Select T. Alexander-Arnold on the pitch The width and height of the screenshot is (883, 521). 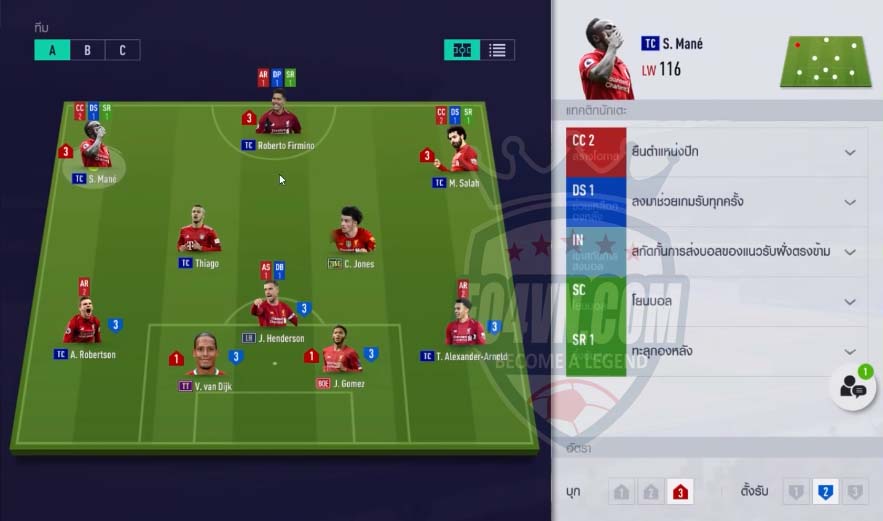pyautogui.click(x=464, y=326)
